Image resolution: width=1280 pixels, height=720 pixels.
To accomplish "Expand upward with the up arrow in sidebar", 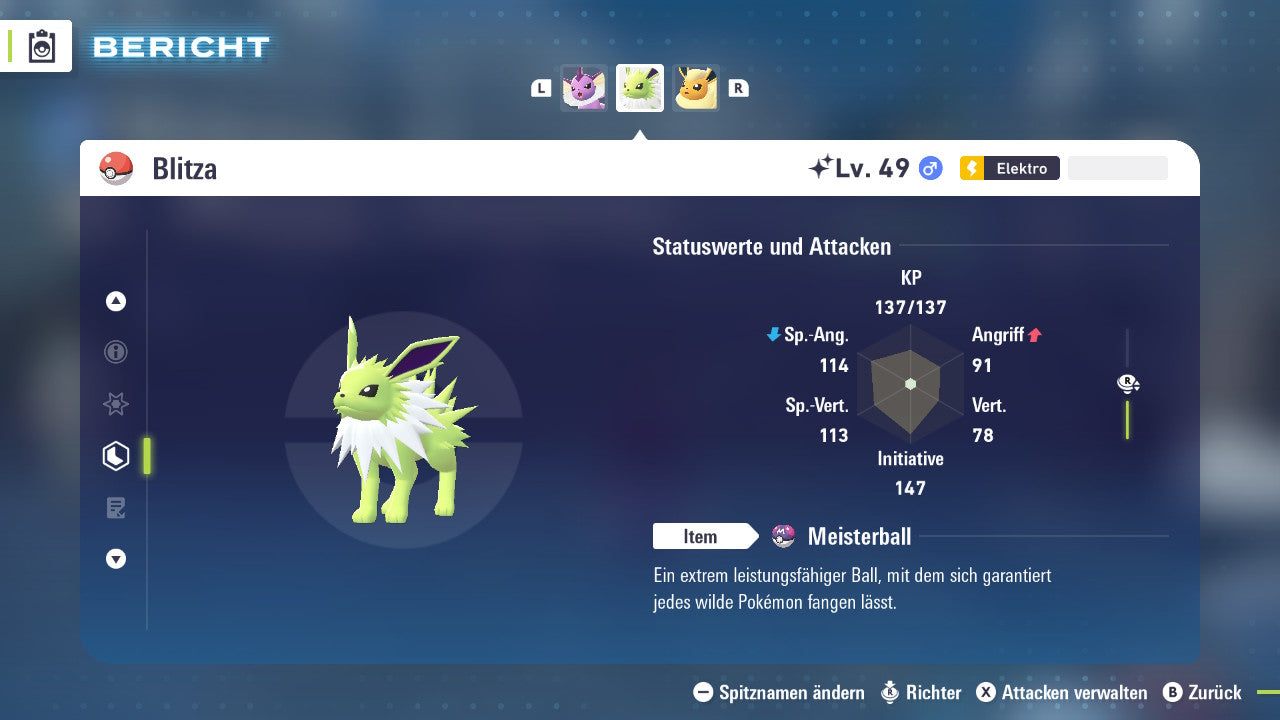I will tap(115, 301).
